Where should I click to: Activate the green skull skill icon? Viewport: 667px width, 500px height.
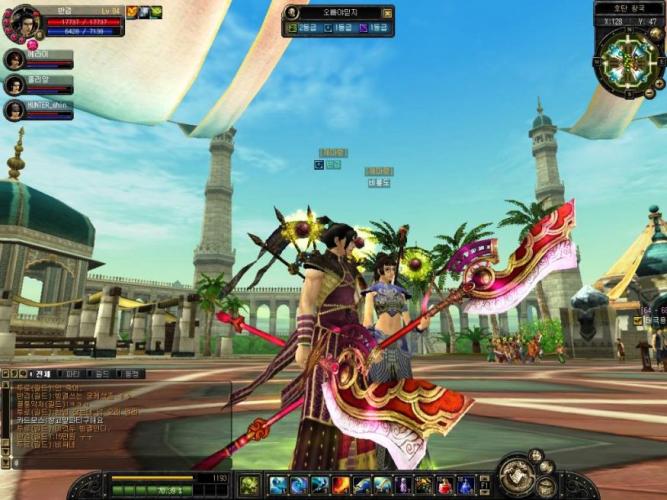point(249,486)
